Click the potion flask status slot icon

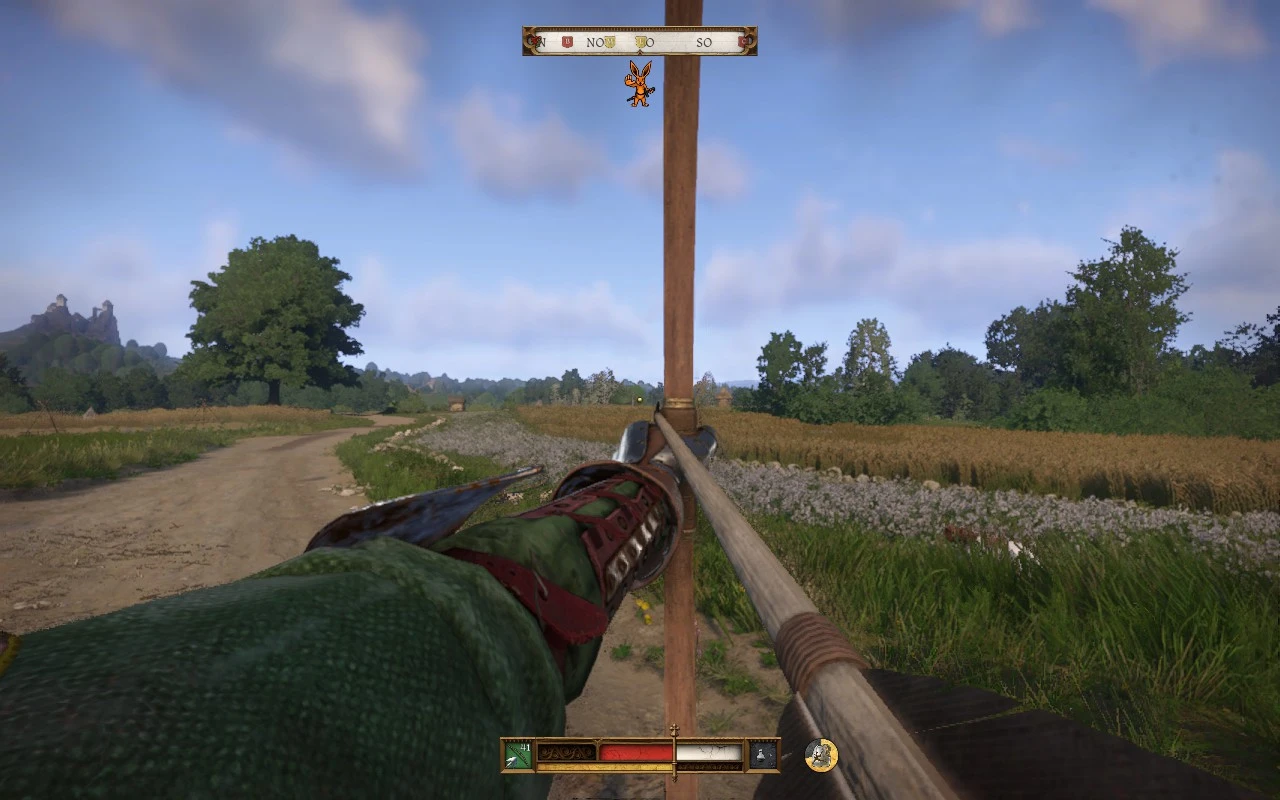(x=761, y=755)
